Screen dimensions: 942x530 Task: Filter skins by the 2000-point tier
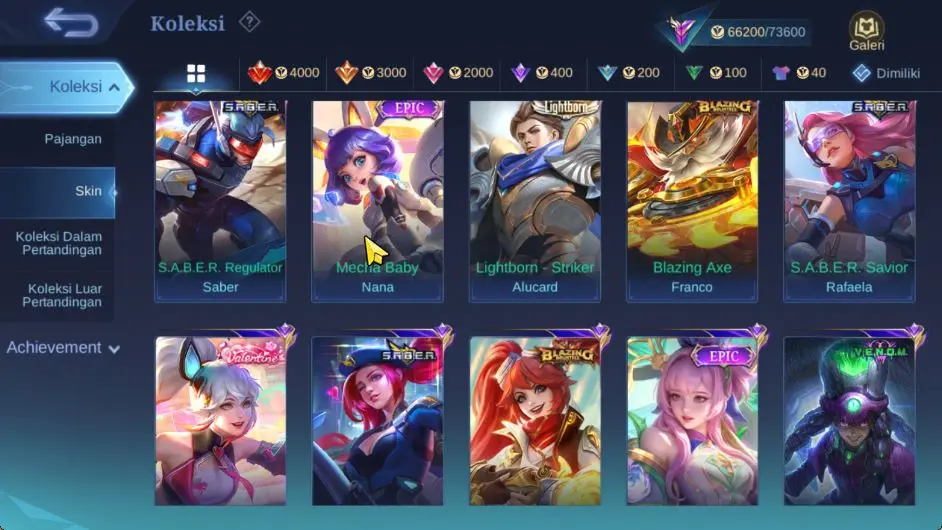(x=458, y=73)
